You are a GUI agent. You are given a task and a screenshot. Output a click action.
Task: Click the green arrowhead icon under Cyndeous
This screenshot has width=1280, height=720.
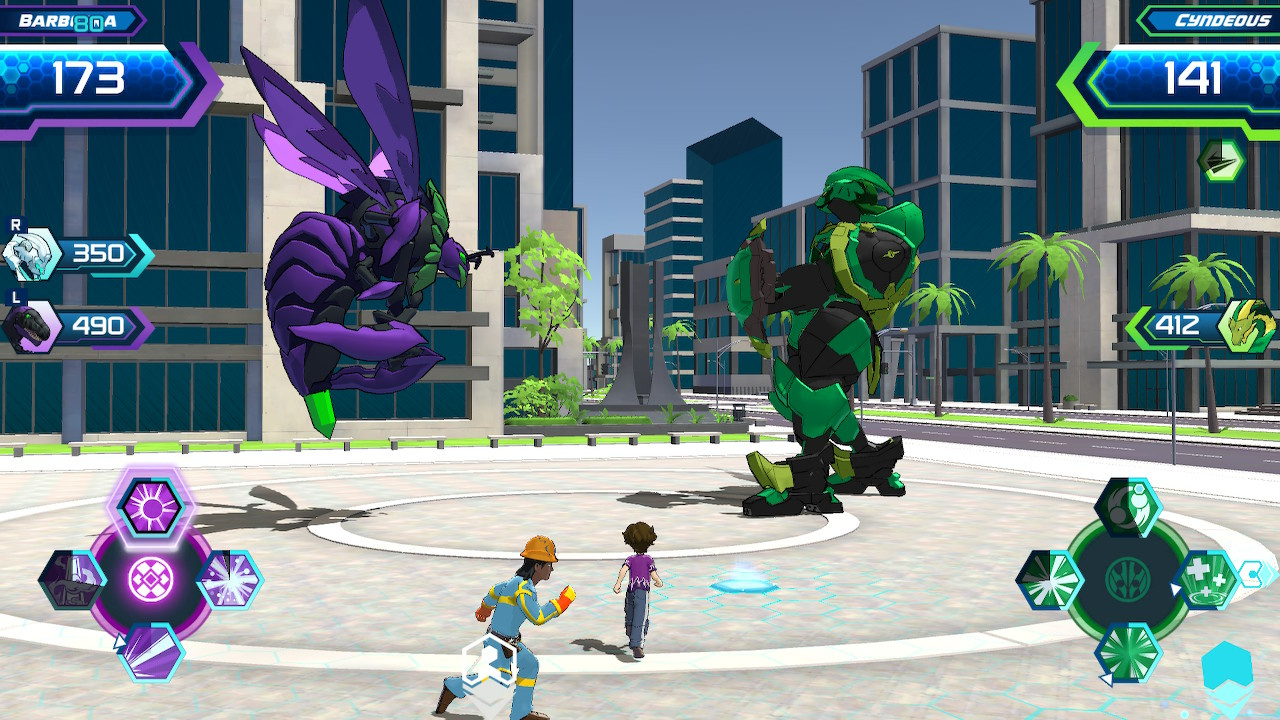1221,160
